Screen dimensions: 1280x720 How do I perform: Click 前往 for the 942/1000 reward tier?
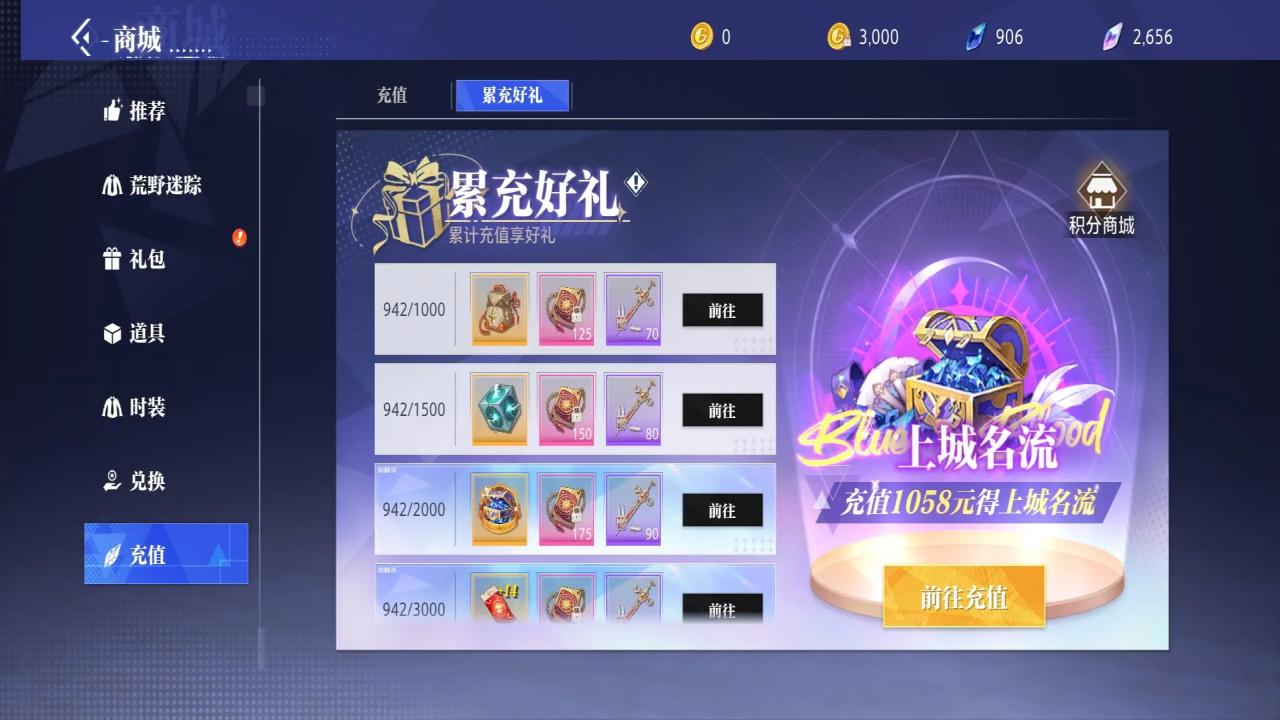[x=722, y=310]
